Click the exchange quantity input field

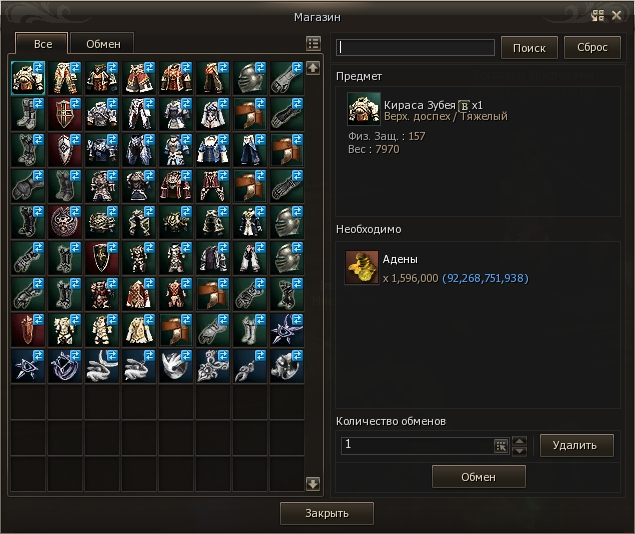tap(415, 445)
